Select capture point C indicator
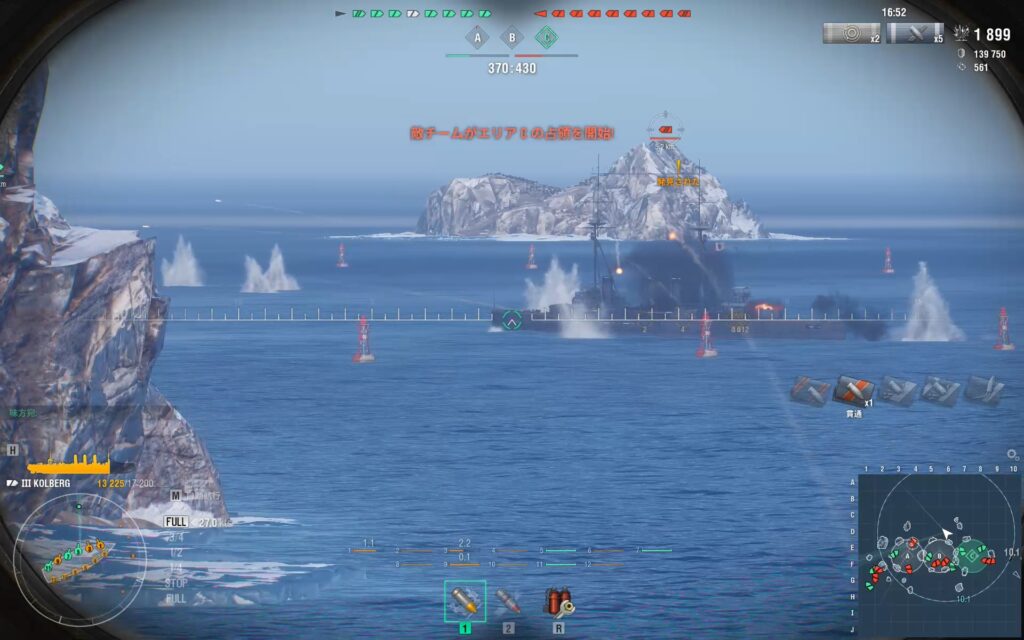Viewport: 1024px width, 640px height. (x=546, y=39)
